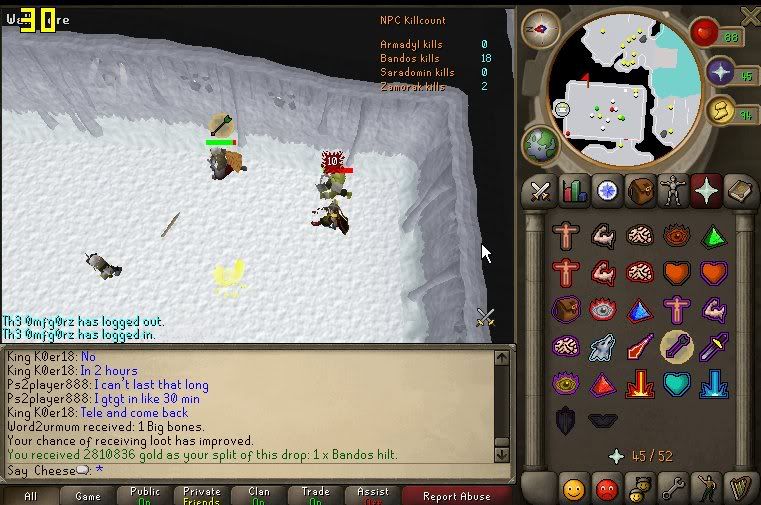Image resolution: width=761 pixels, height=505 pixels.
Task: Open the Music Player harp tab
Action: [x=739, y=489]
